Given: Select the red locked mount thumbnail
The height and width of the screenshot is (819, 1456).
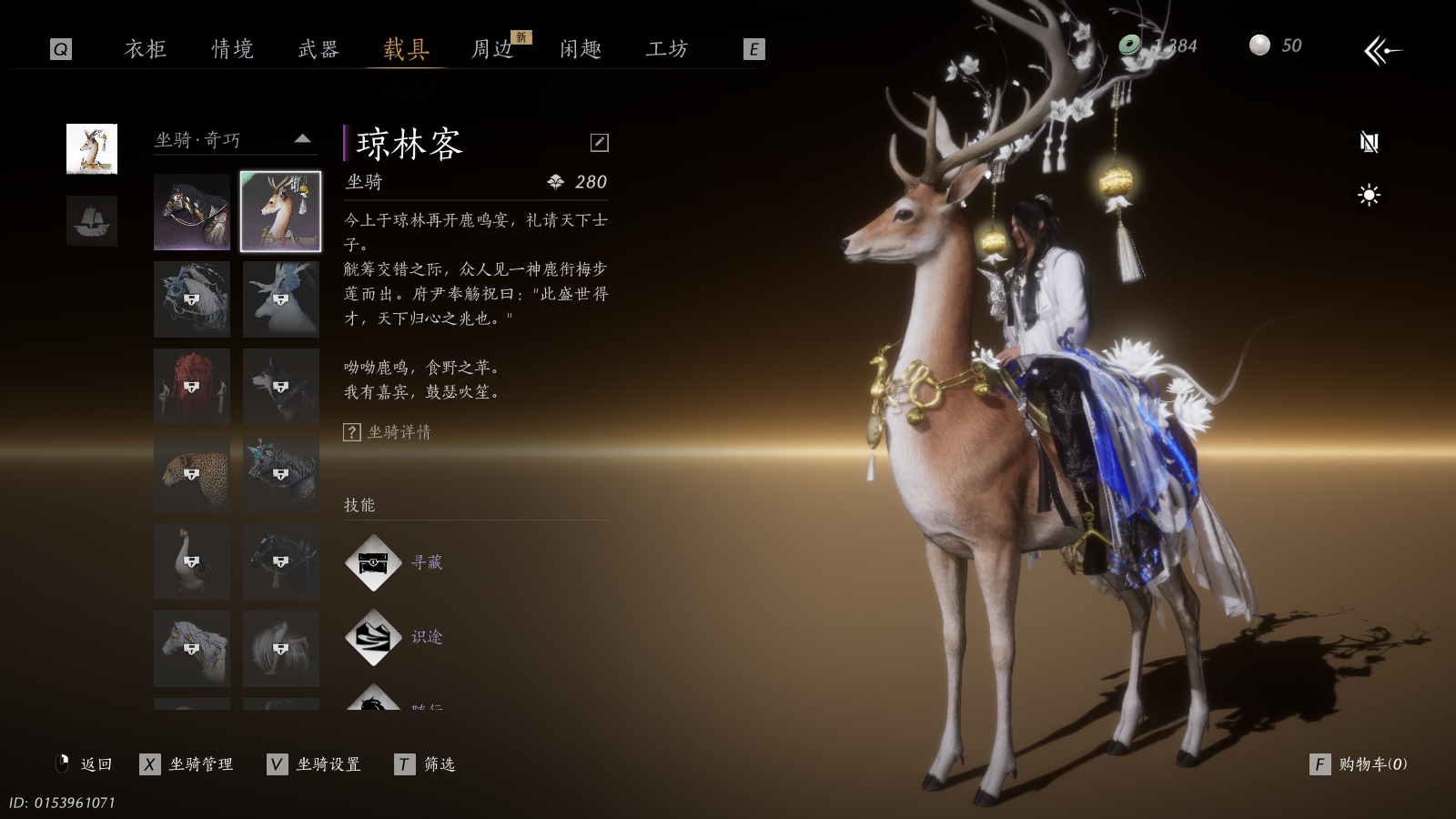Looking at the screenshot, I should [192, 387].
